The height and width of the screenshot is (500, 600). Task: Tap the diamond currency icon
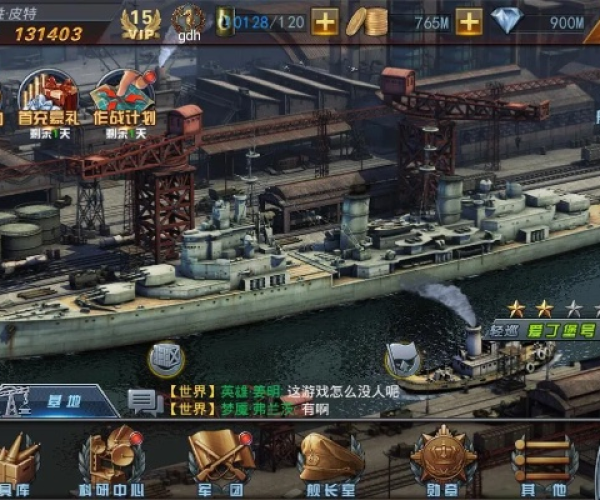(510, 20)
